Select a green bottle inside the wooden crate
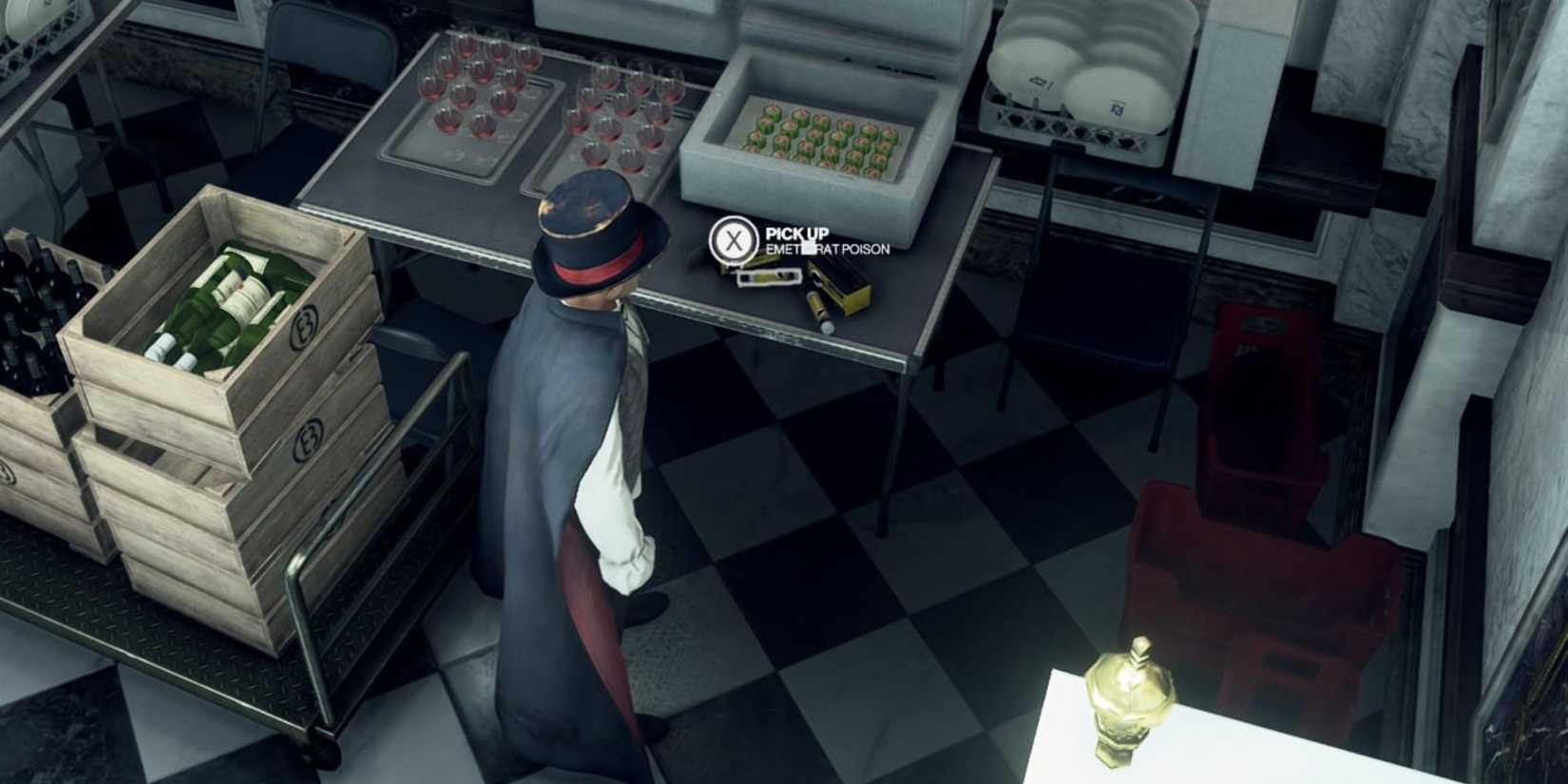Image resolution: width=1568 pixels, height=784 pixels. [228, 295]
